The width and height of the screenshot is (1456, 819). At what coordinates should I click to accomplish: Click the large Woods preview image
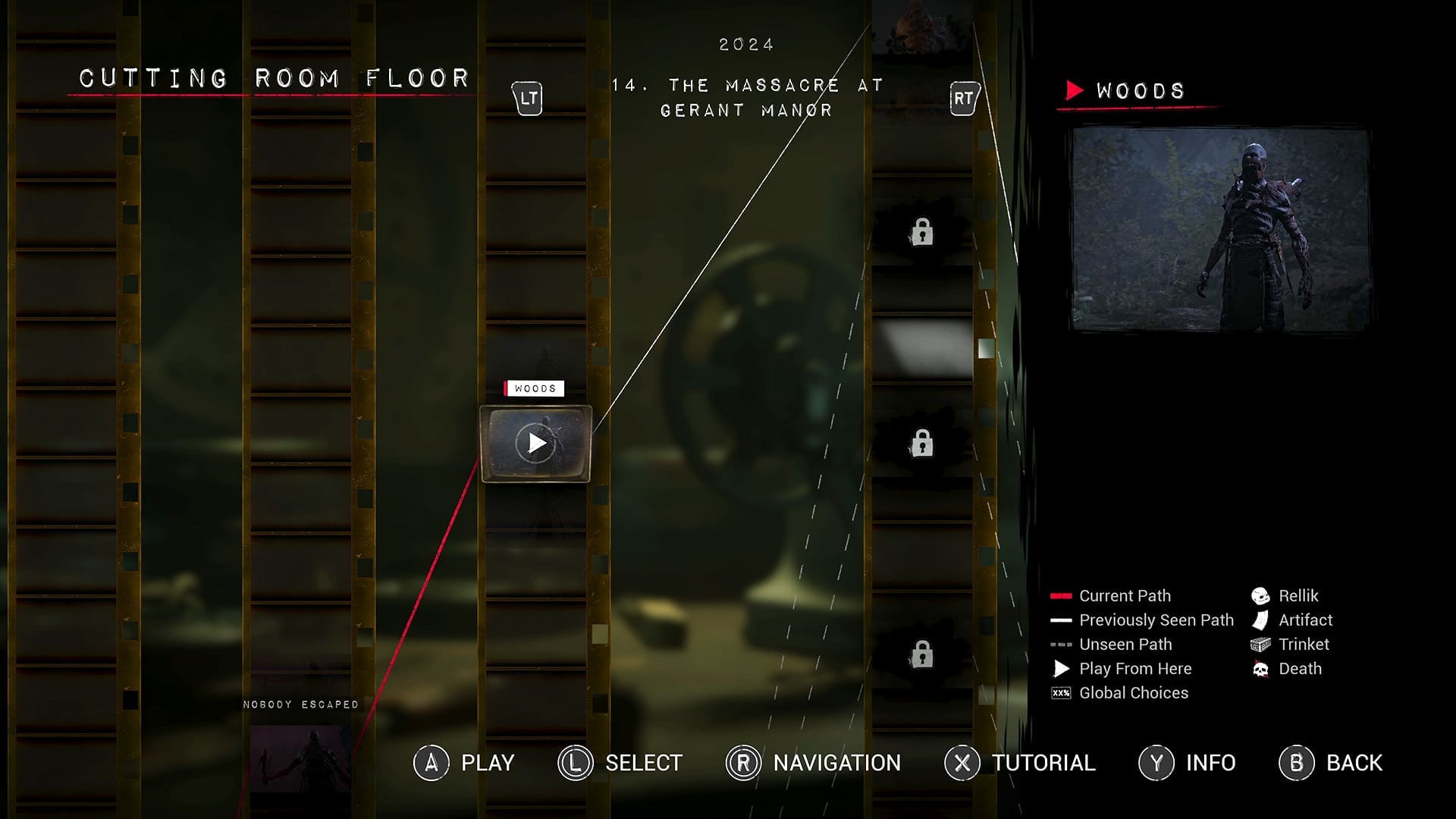click(1220, 229)
